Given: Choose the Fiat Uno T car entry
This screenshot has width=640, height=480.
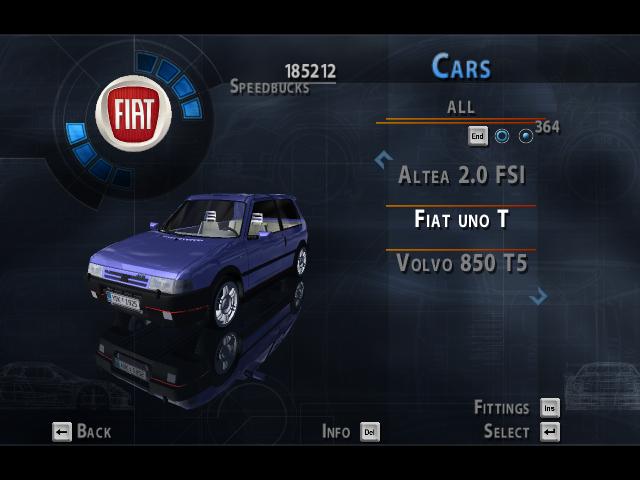Looking at the screenshot, I should (x=461, y=220).
